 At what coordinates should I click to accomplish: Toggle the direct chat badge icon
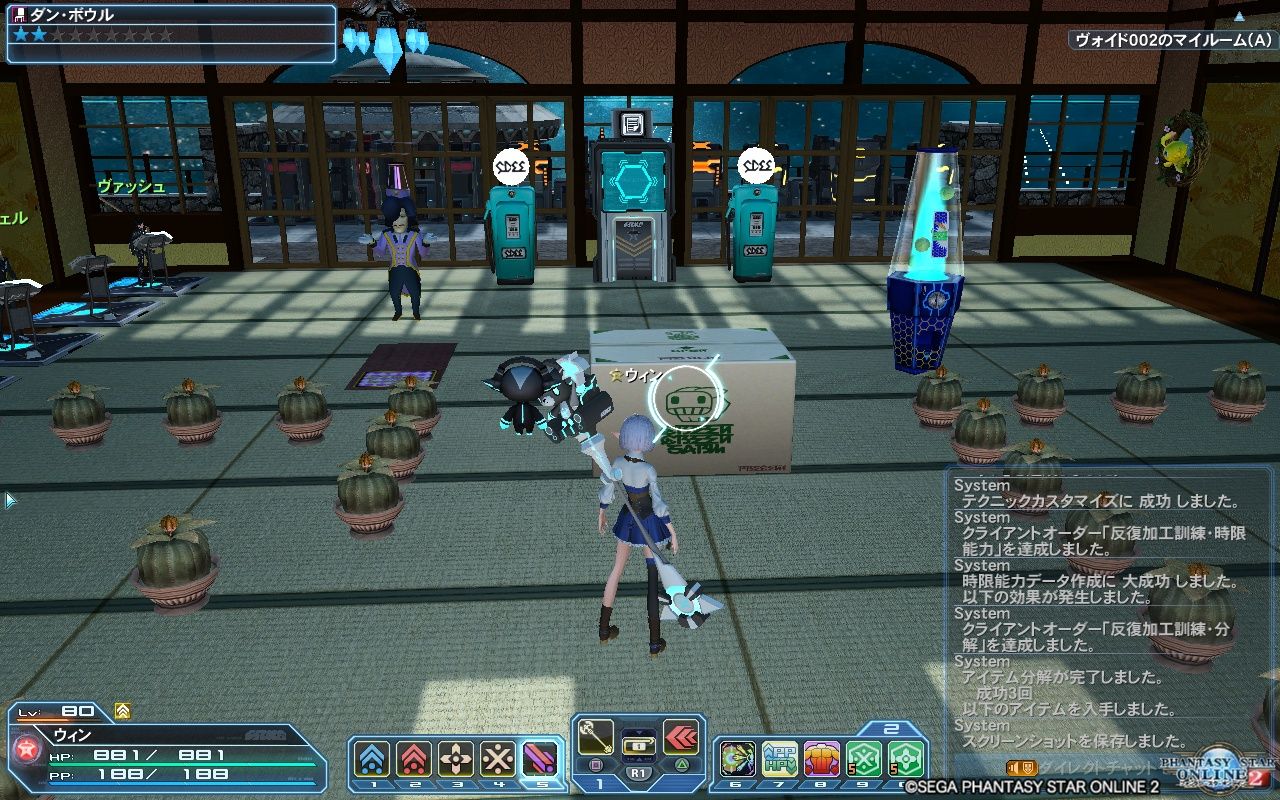point(1026,766)
